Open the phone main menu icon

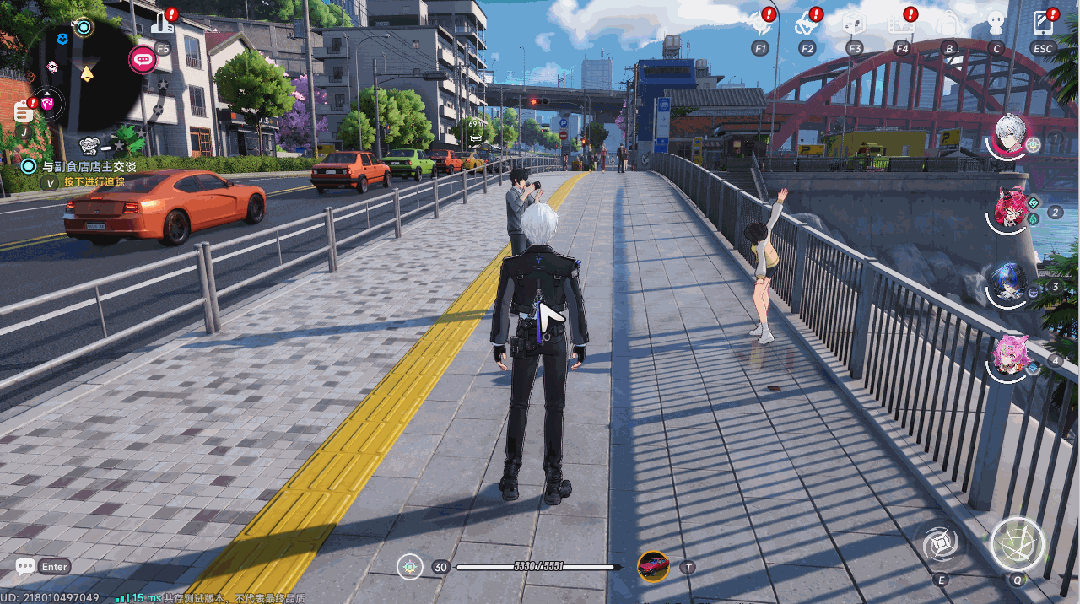tap(1043, 22)
